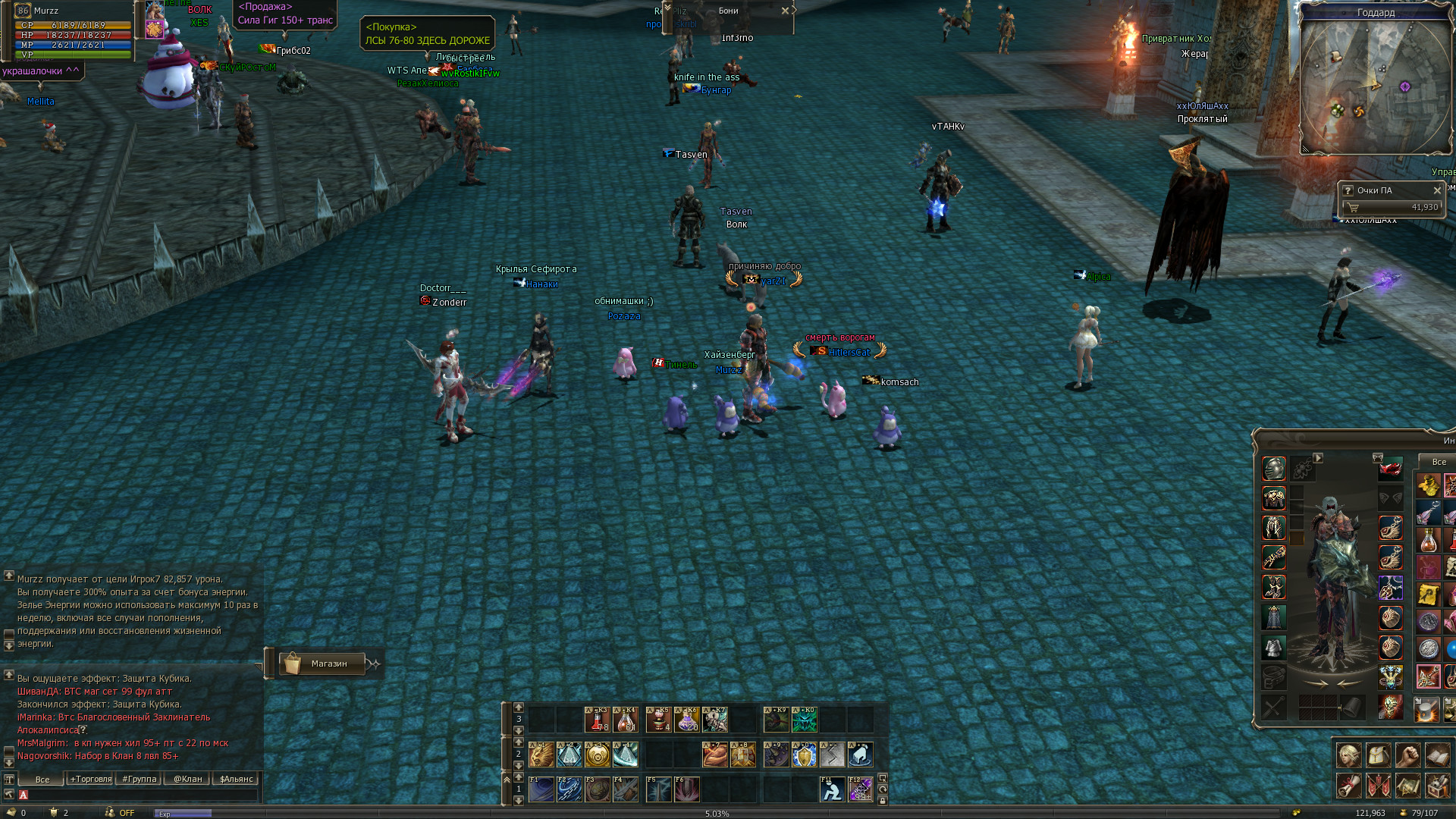Click the equipped helmet slot in the paperdoll
This screenshot has width=1456, height=819.
click(1273, 468)
